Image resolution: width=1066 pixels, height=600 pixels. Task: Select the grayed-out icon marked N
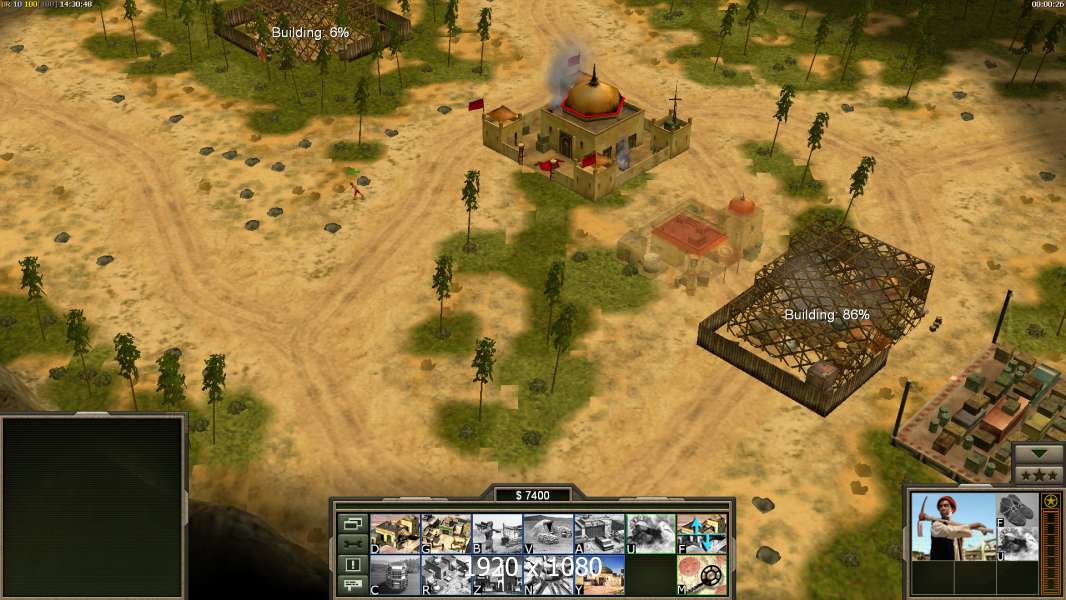click(x=548, y=575)
